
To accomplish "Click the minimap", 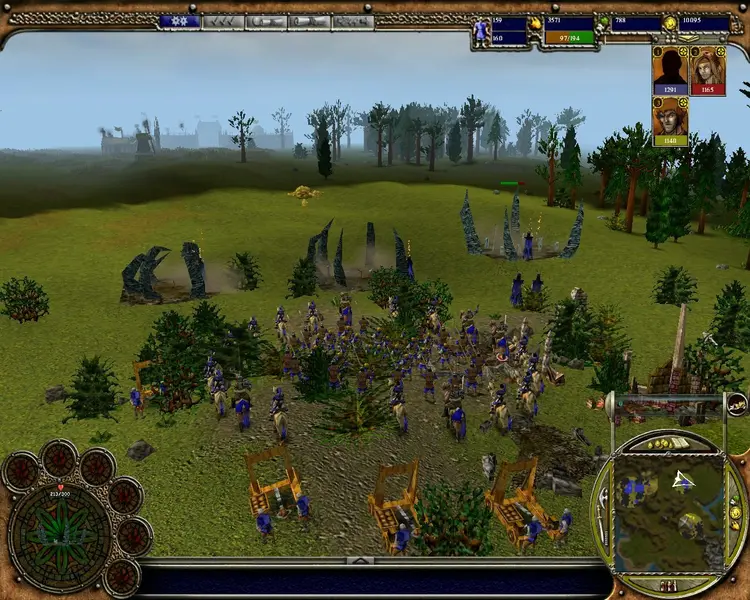I will [x=668, y=503].
